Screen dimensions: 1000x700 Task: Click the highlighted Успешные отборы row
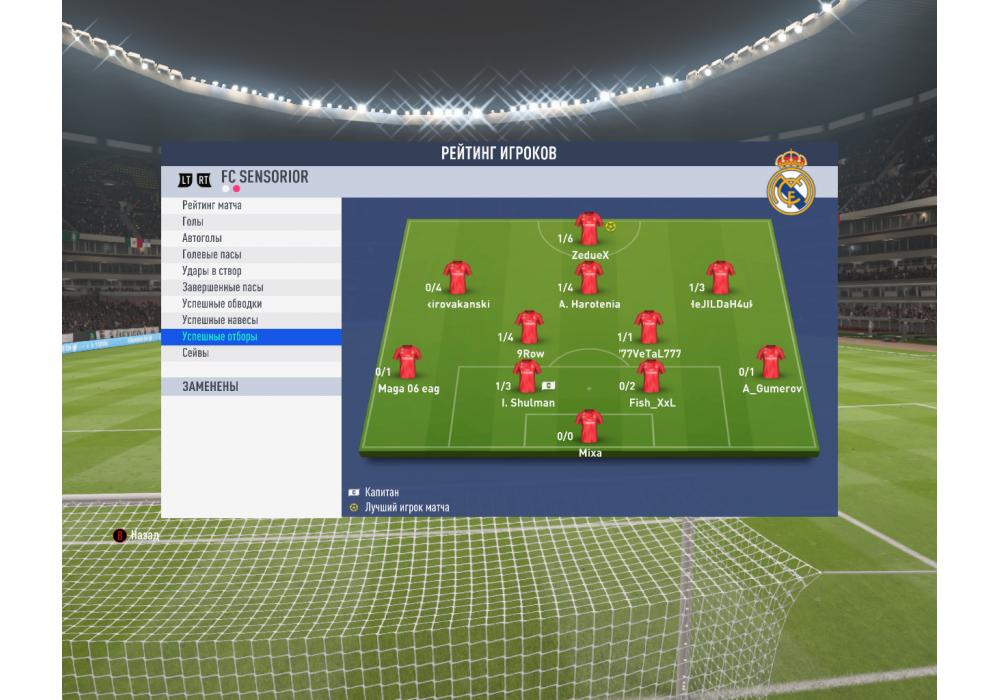tap(220, 337)
